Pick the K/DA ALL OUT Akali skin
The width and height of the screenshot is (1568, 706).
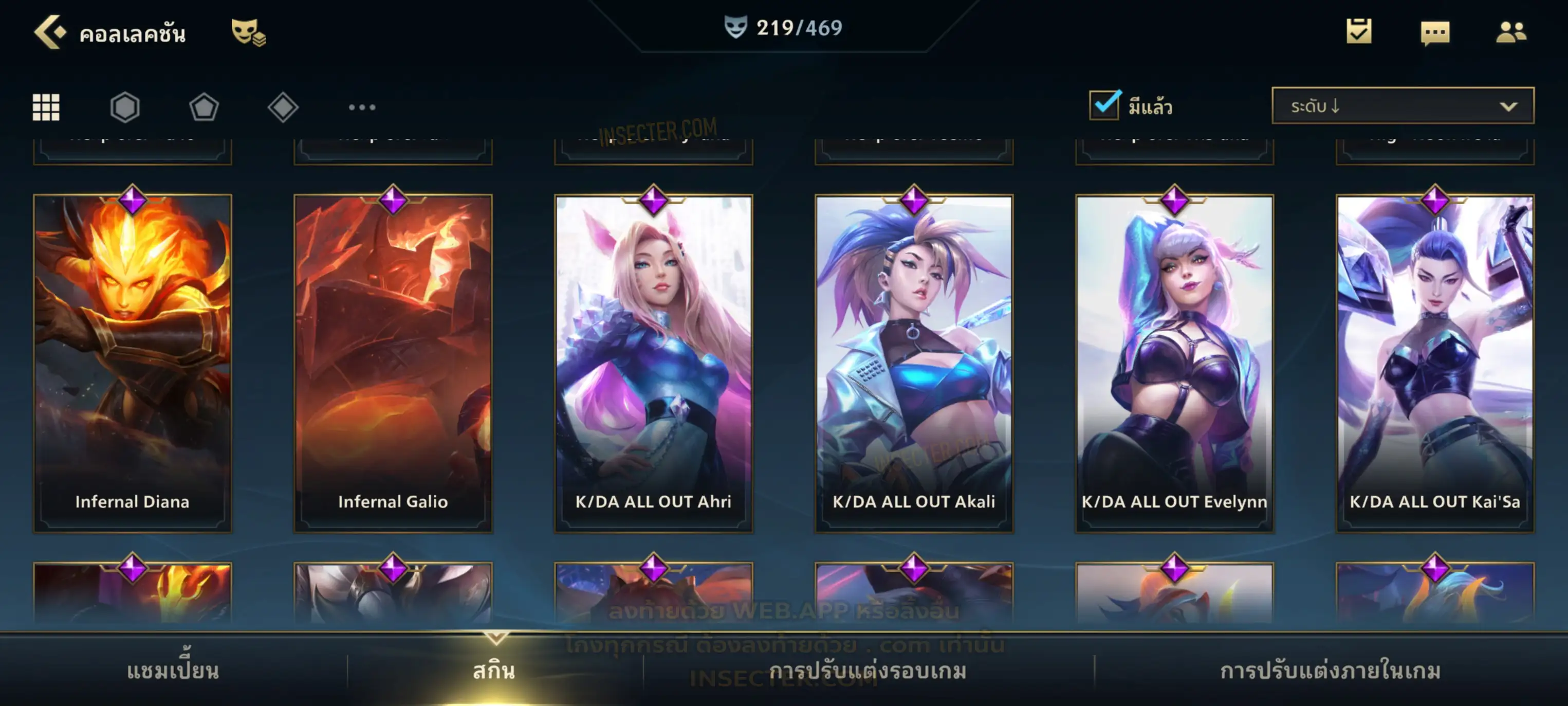pyautogui.click(x=914, y=363)
